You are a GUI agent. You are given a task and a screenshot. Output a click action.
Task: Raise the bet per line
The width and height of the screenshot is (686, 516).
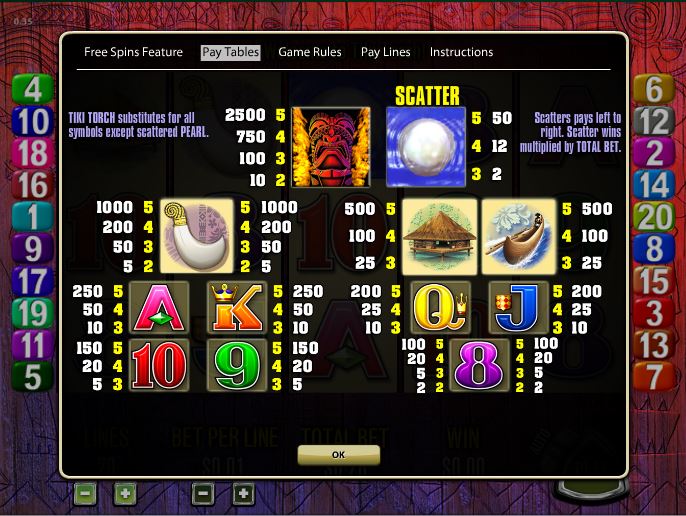[x=243, y=493]
